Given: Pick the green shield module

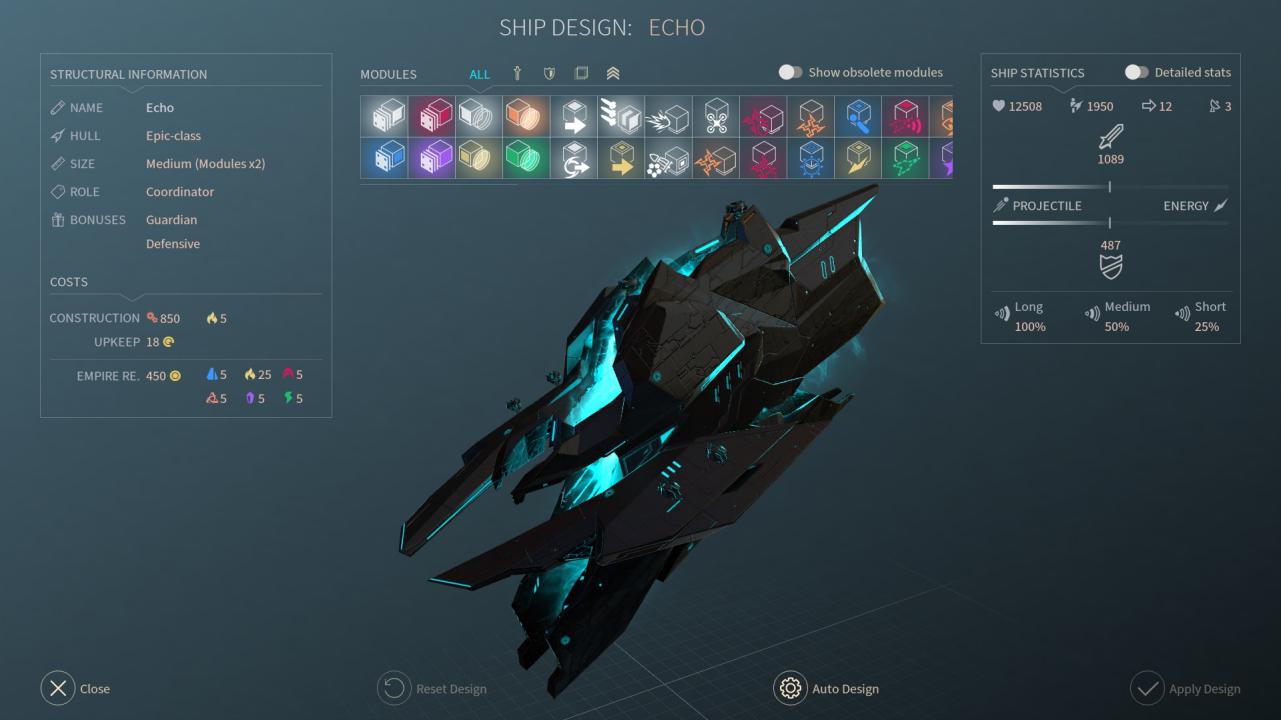Looking at the screenshot, I should 527,159.
